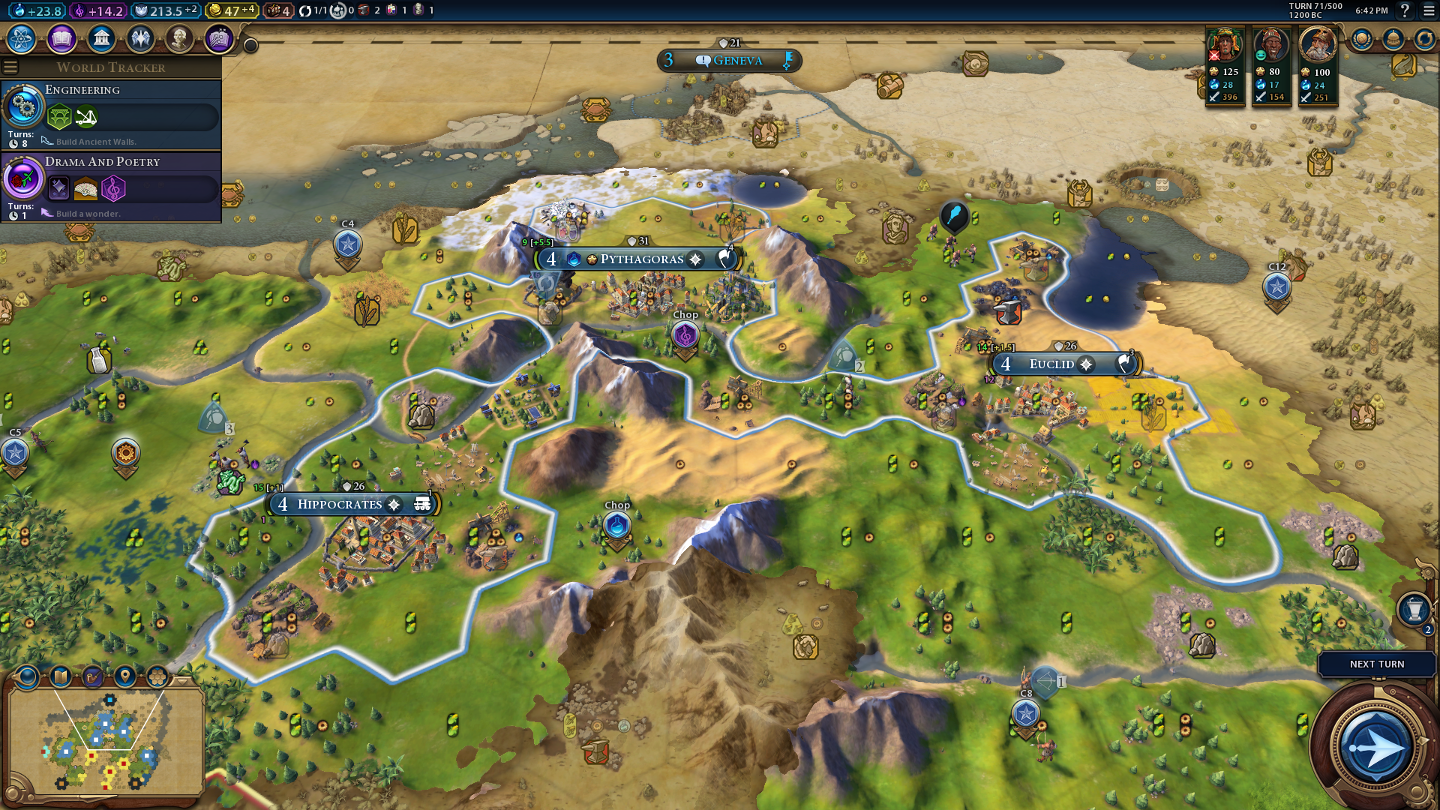1440x810 pixels.
Task: Open the map pins list button
Action: click(125, 676)
